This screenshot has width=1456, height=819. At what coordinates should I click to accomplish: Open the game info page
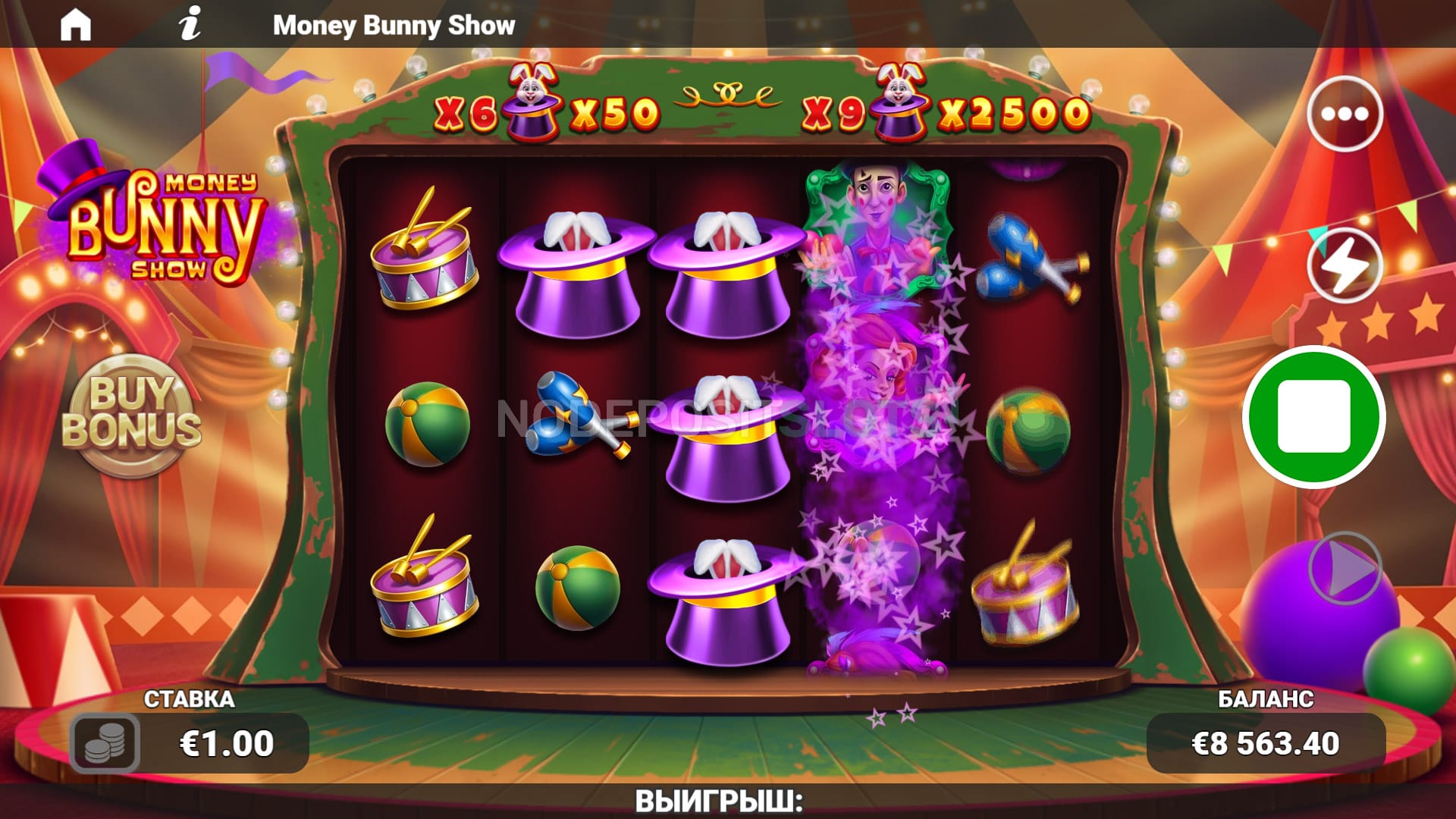click(190, 24)
